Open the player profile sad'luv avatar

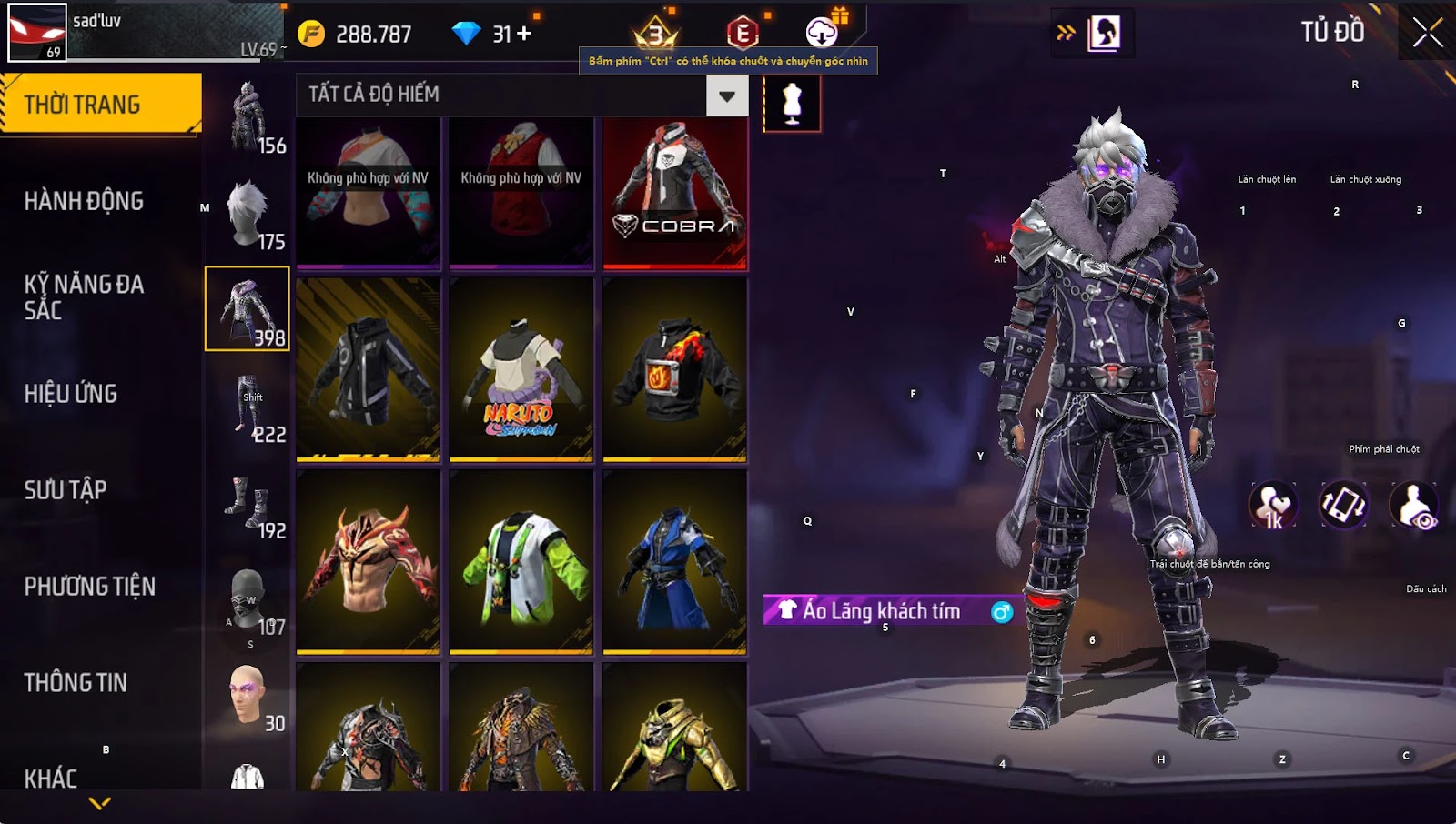(x=37, y=33)
